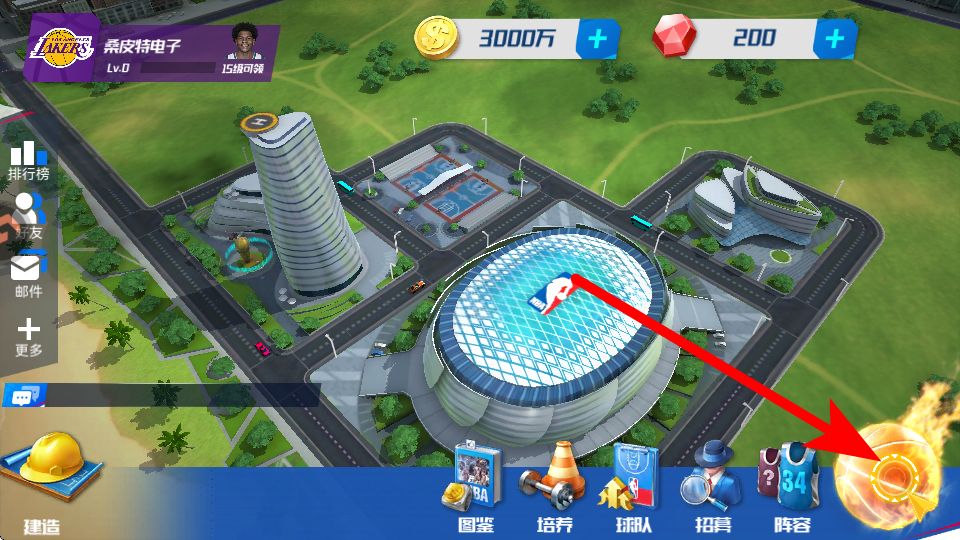Open the 球队 team menu
The width and height of the screenshot is (960, 540).
coord(623,488)
